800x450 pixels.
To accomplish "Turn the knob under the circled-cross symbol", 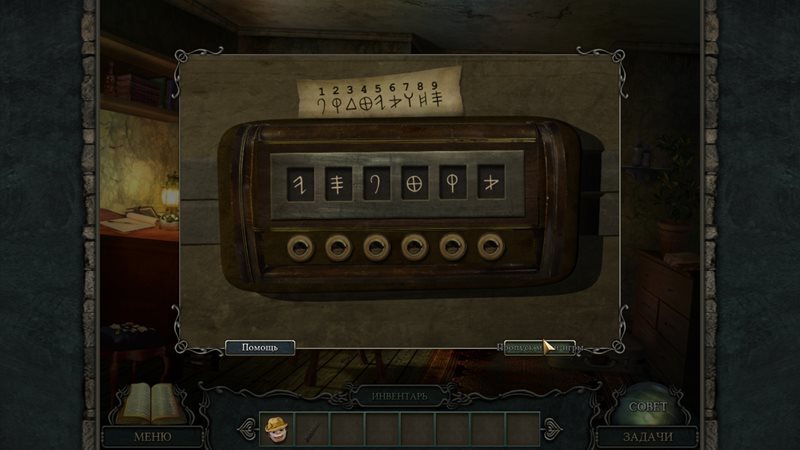I will tap(413, 246).
